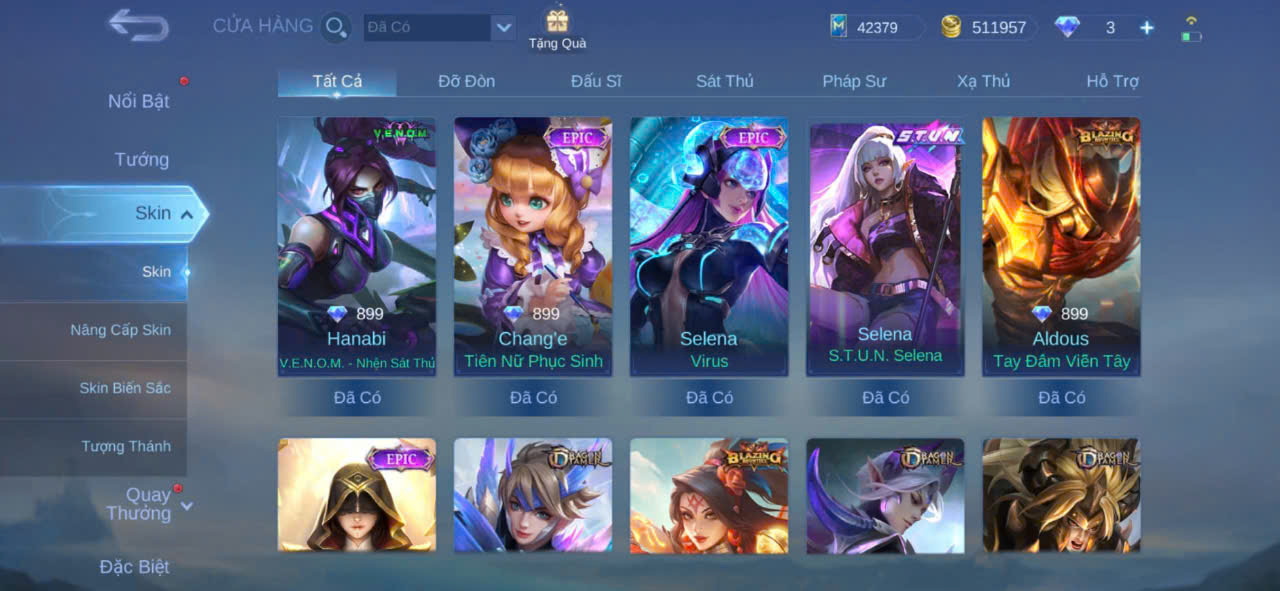Go to the Tướng heroes section
The image size is (1280, 591).
tap(141, 159)
